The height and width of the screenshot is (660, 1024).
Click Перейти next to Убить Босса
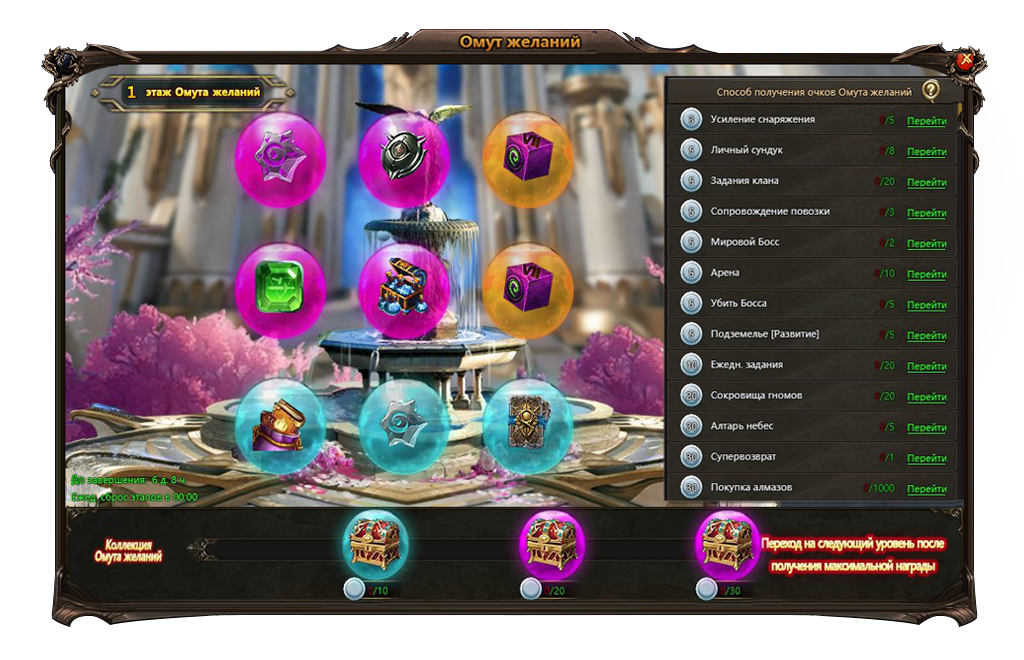pyautogui.click(x=926, y=305)
